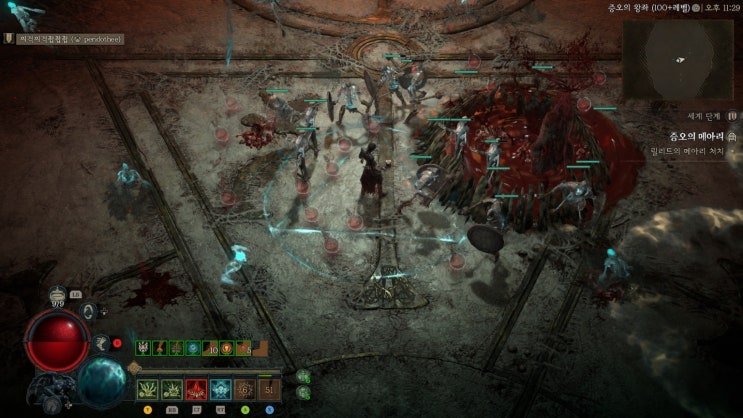Select the skill slot on cooldown showing 51
Viewport: 743px width, 418px height.
269,388
